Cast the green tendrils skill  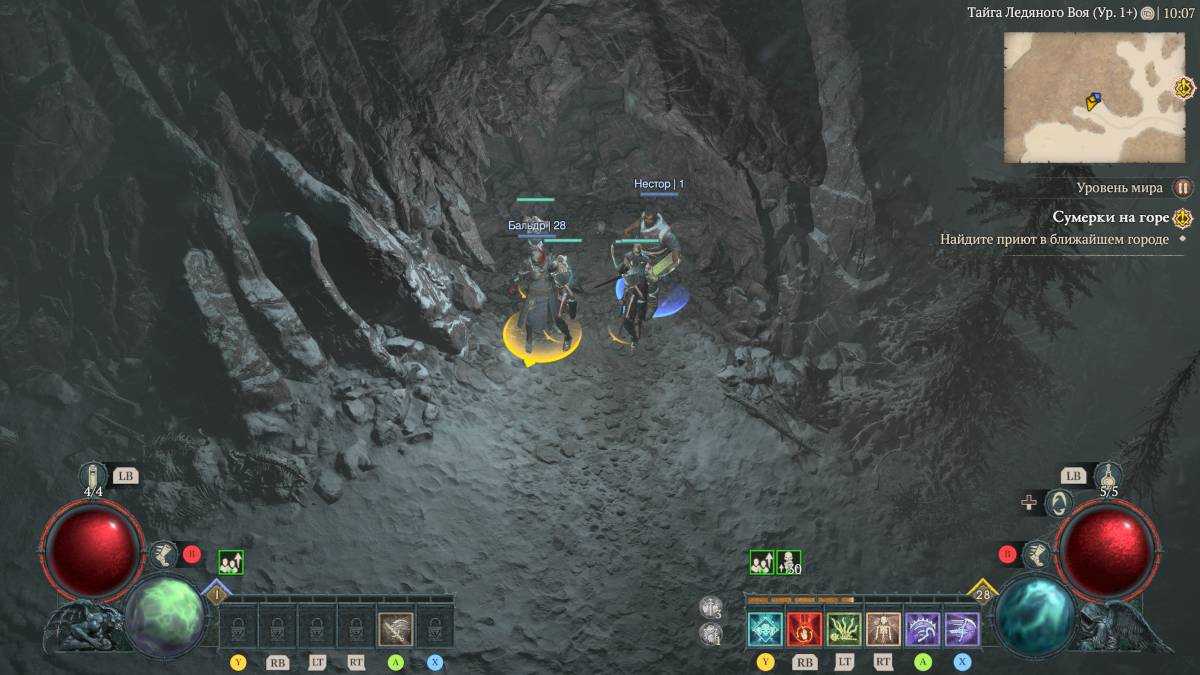[844, 629]
